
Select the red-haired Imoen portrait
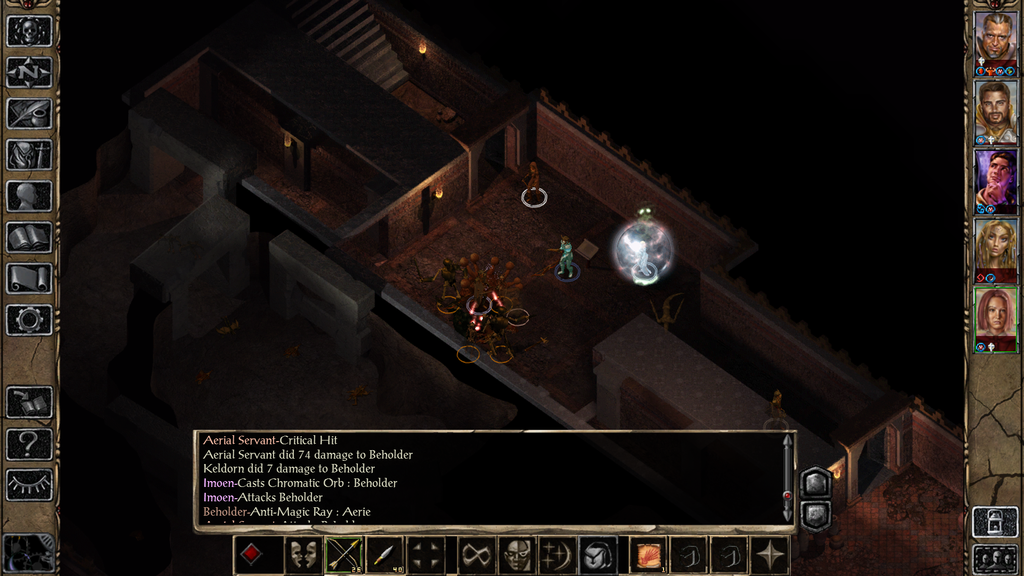[995, 317]
